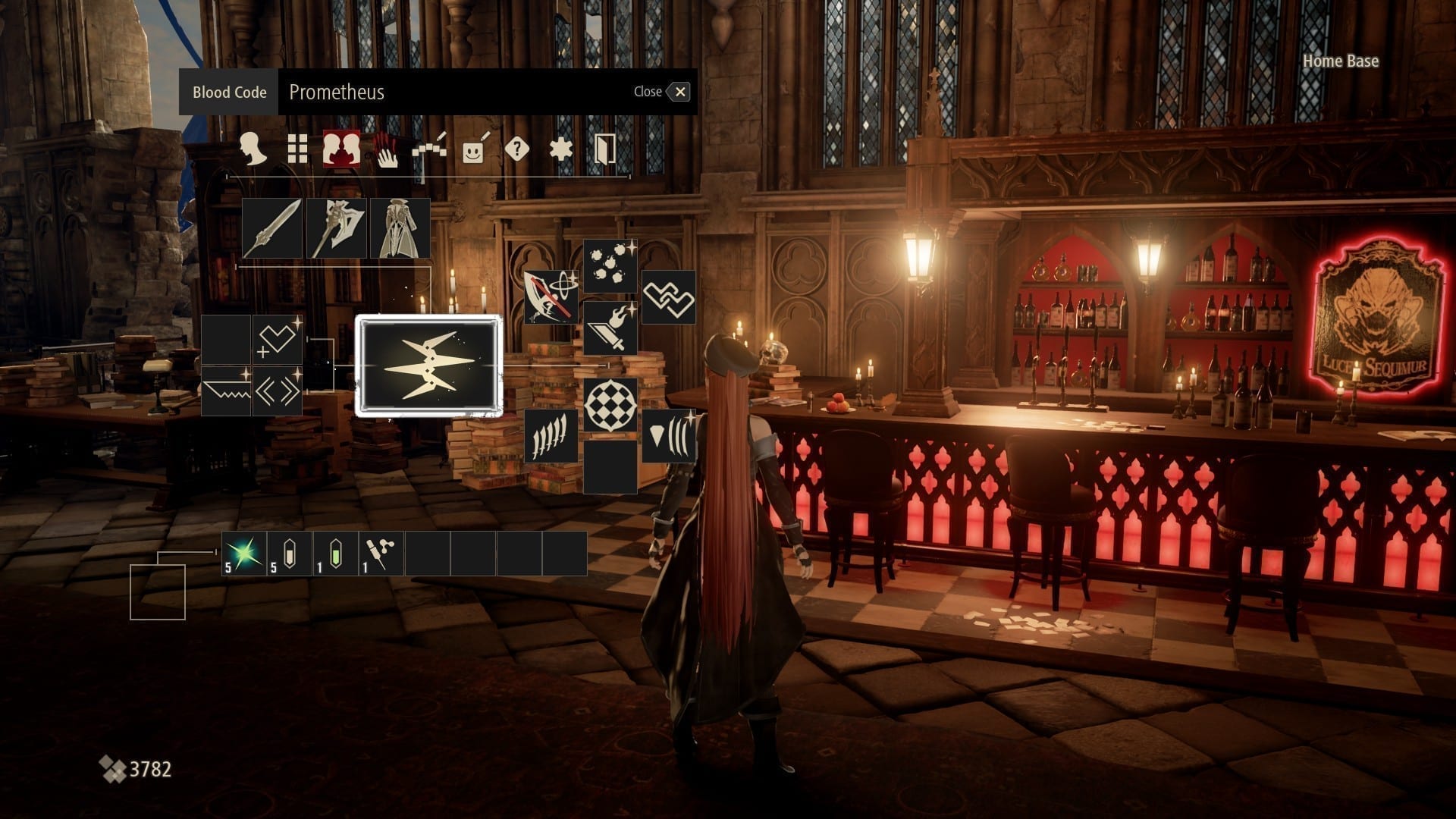
Task: Pick the heart with plus passive gift
Action: 277,340
